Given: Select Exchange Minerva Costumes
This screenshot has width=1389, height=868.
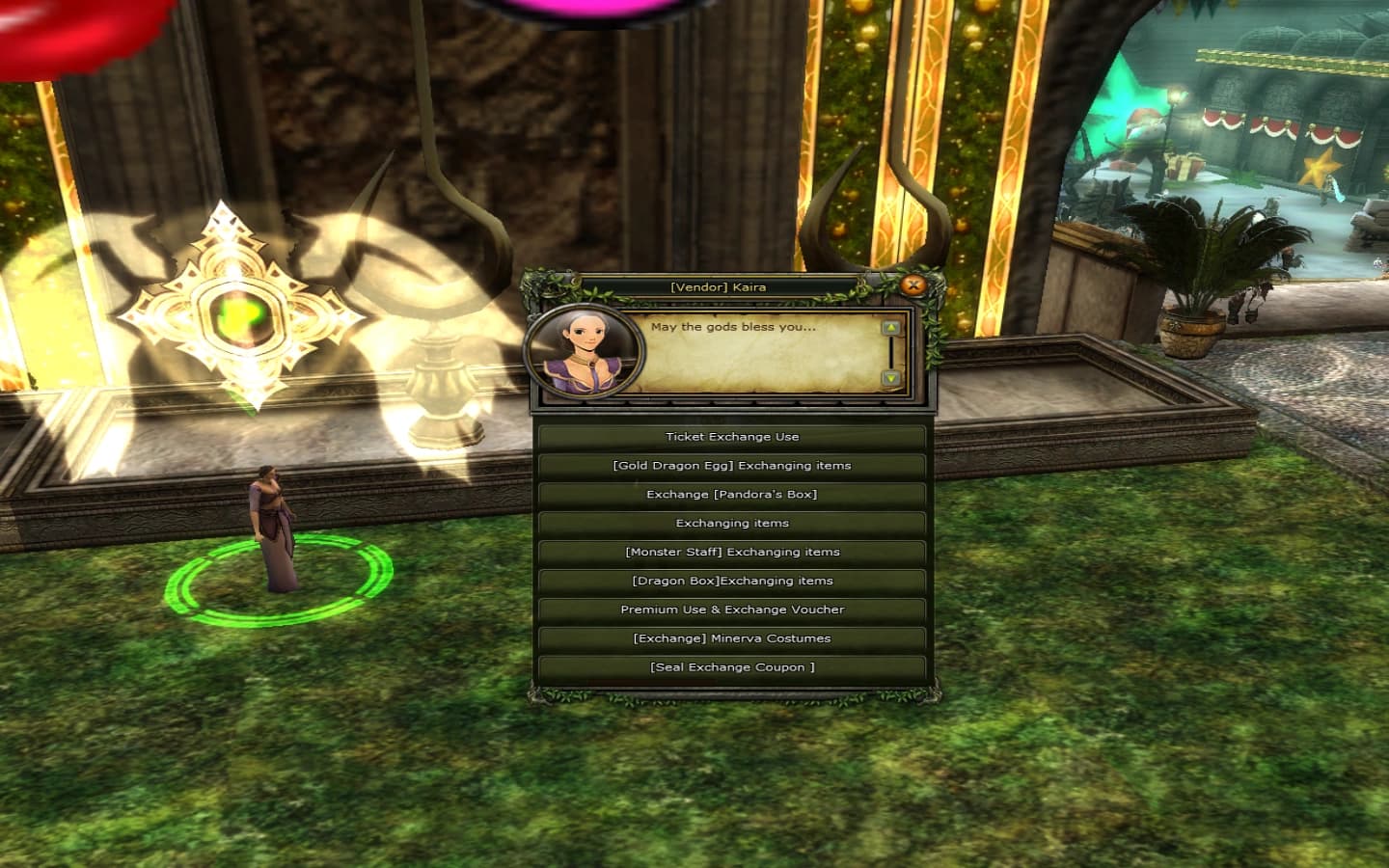Looking at the screenshot, I should pyautogui.click(x=731, y=638).
